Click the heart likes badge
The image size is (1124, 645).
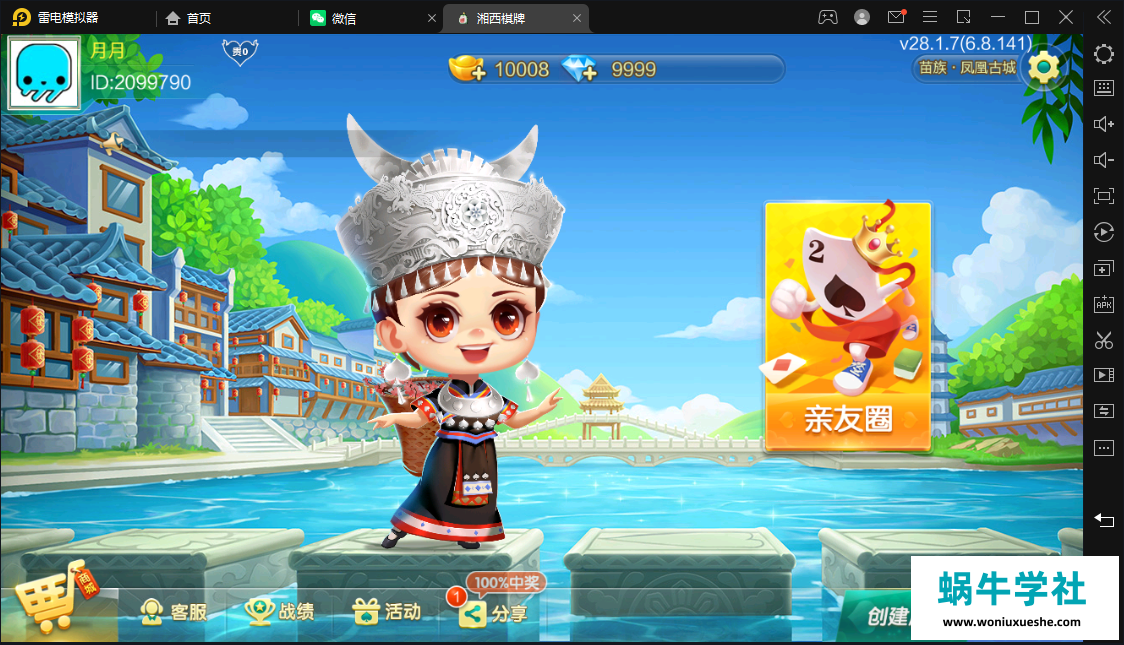pyautogui.click(x=239, y=51)
